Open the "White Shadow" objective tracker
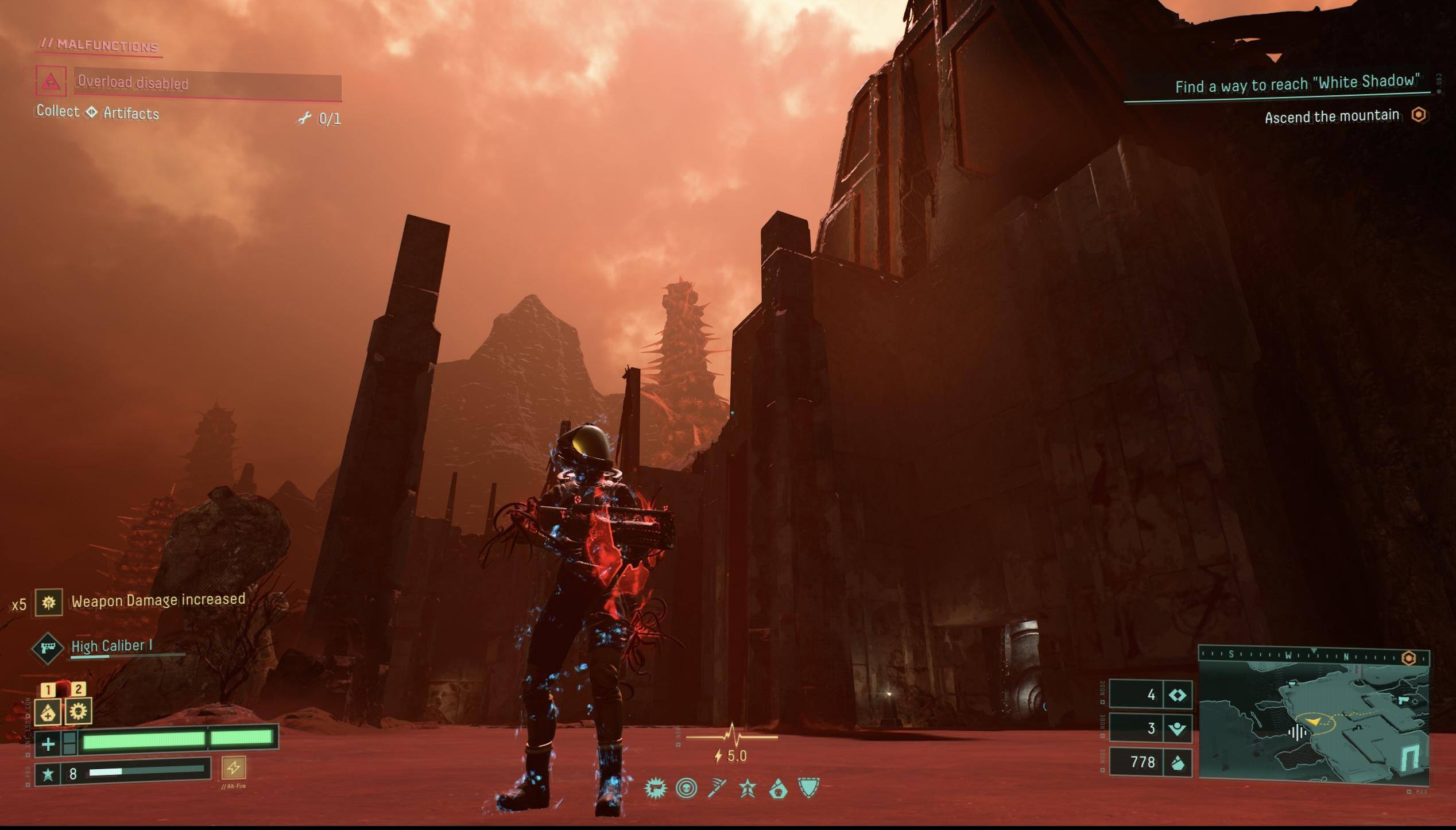The width and height of the screenshot is (1456, 830). click(x=1296, y=85)
